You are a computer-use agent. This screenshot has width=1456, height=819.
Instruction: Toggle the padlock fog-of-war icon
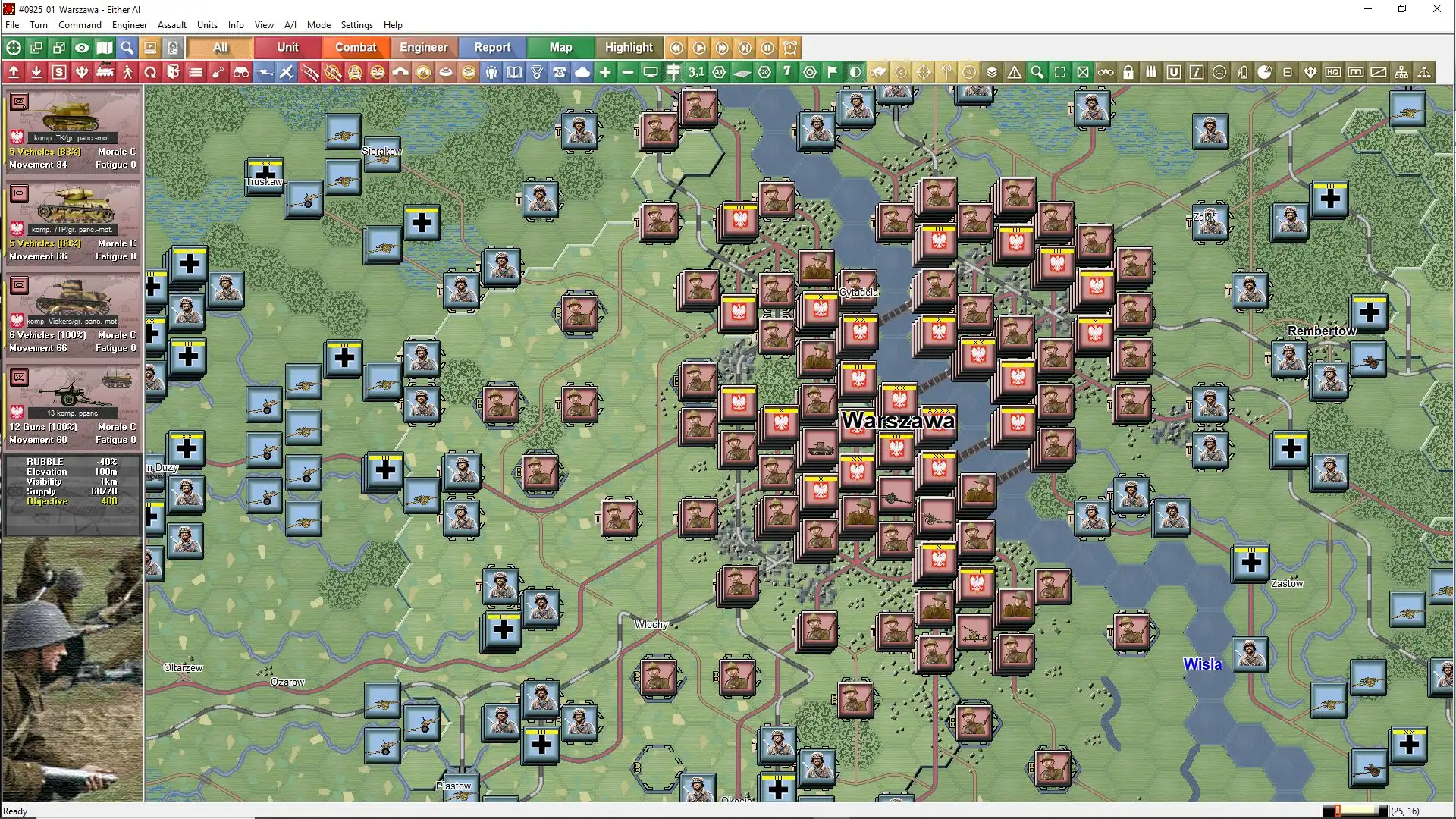click(x=1129, y=72)
